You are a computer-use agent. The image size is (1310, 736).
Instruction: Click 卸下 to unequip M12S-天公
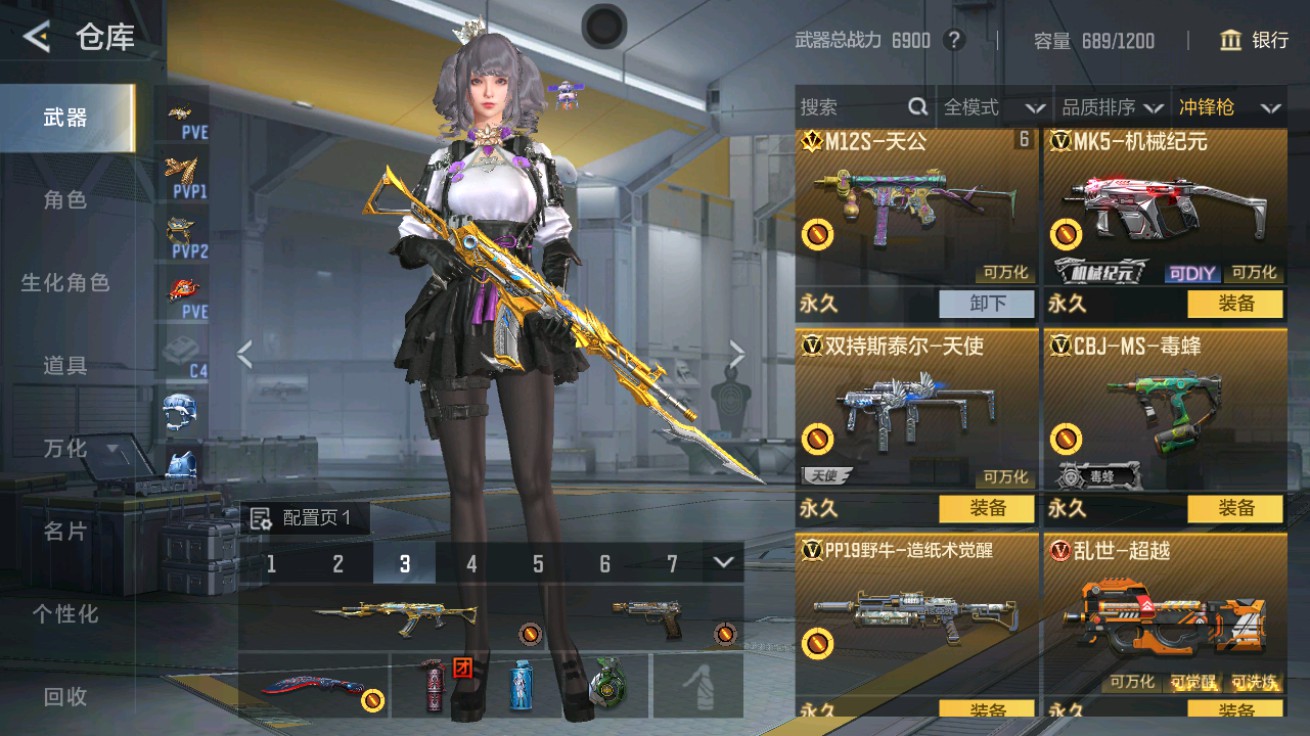click(x=987, y=304)
